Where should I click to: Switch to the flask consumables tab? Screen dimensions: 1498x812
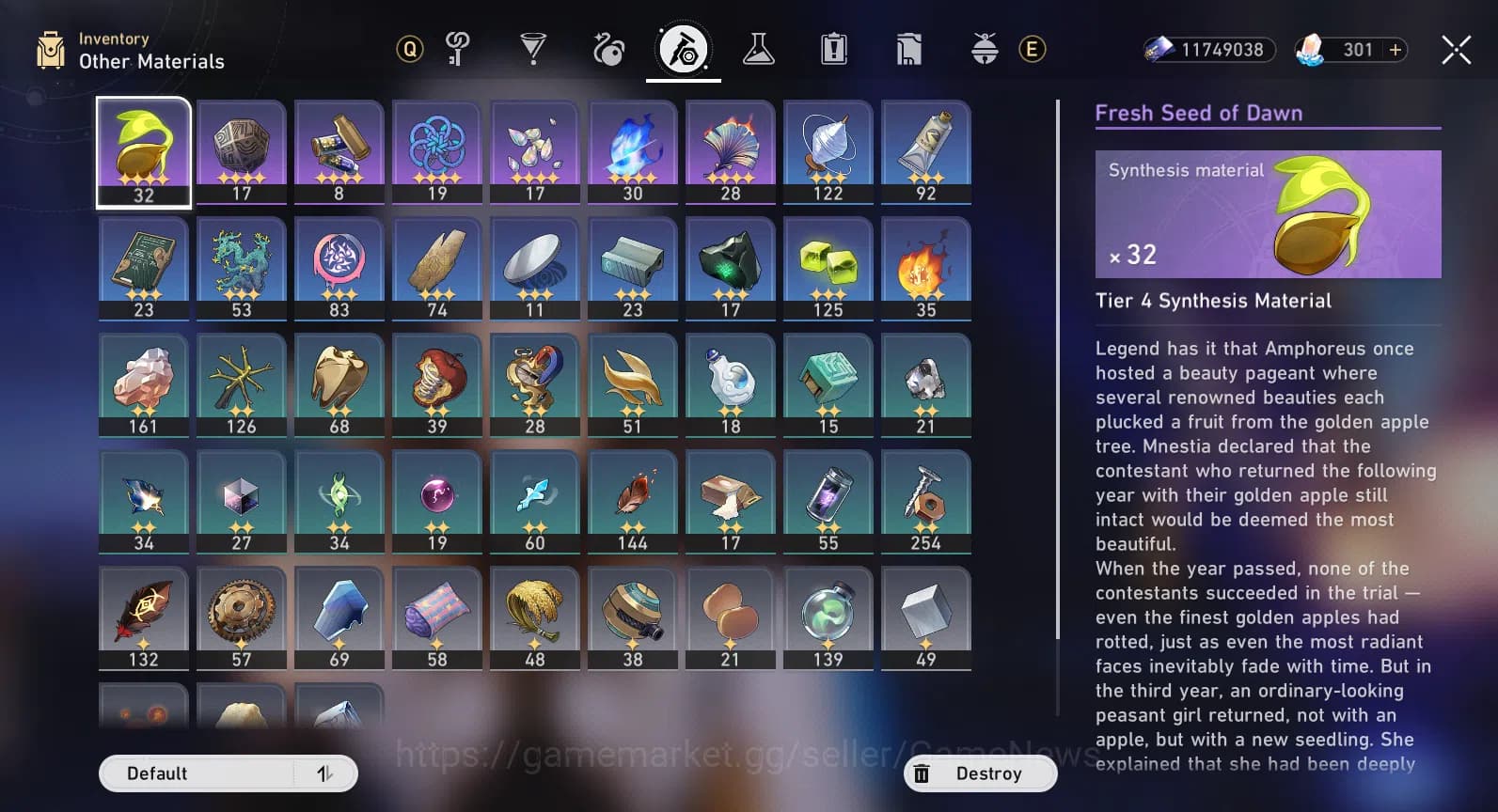coord(758,49)
